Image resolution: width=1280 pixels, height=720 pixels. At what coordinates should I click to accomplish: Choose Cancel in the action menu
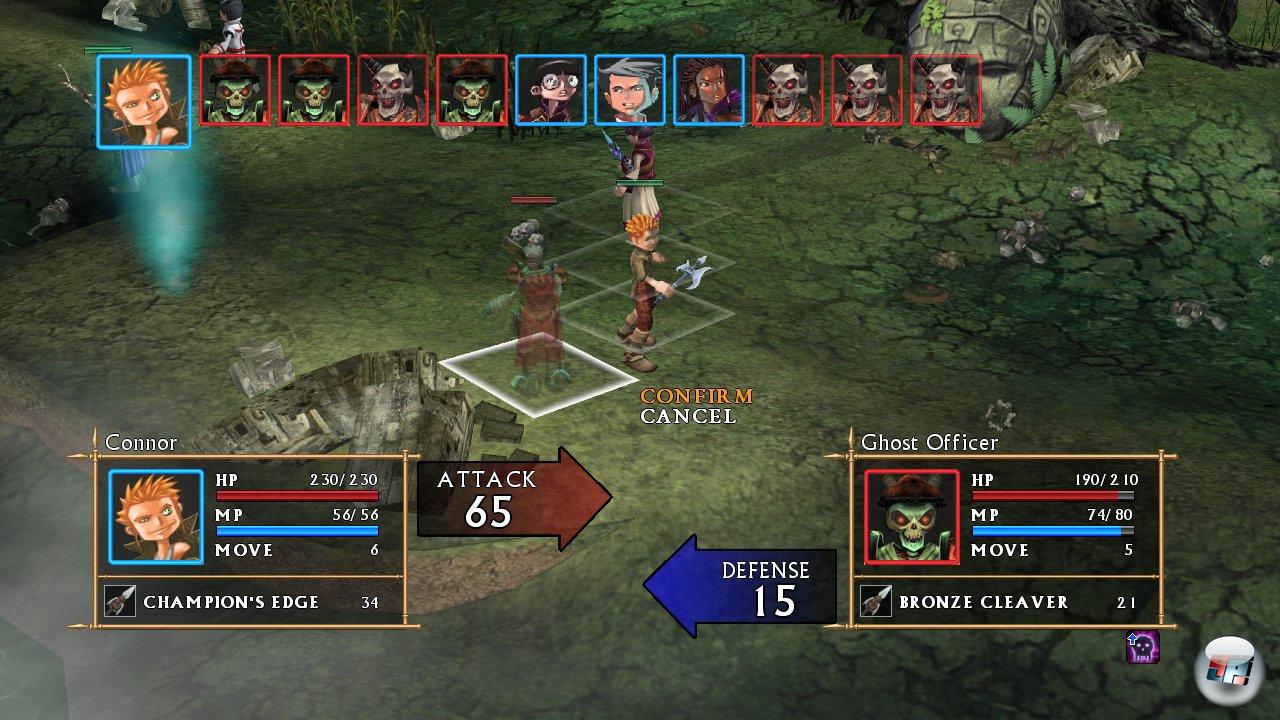(688, 416)
